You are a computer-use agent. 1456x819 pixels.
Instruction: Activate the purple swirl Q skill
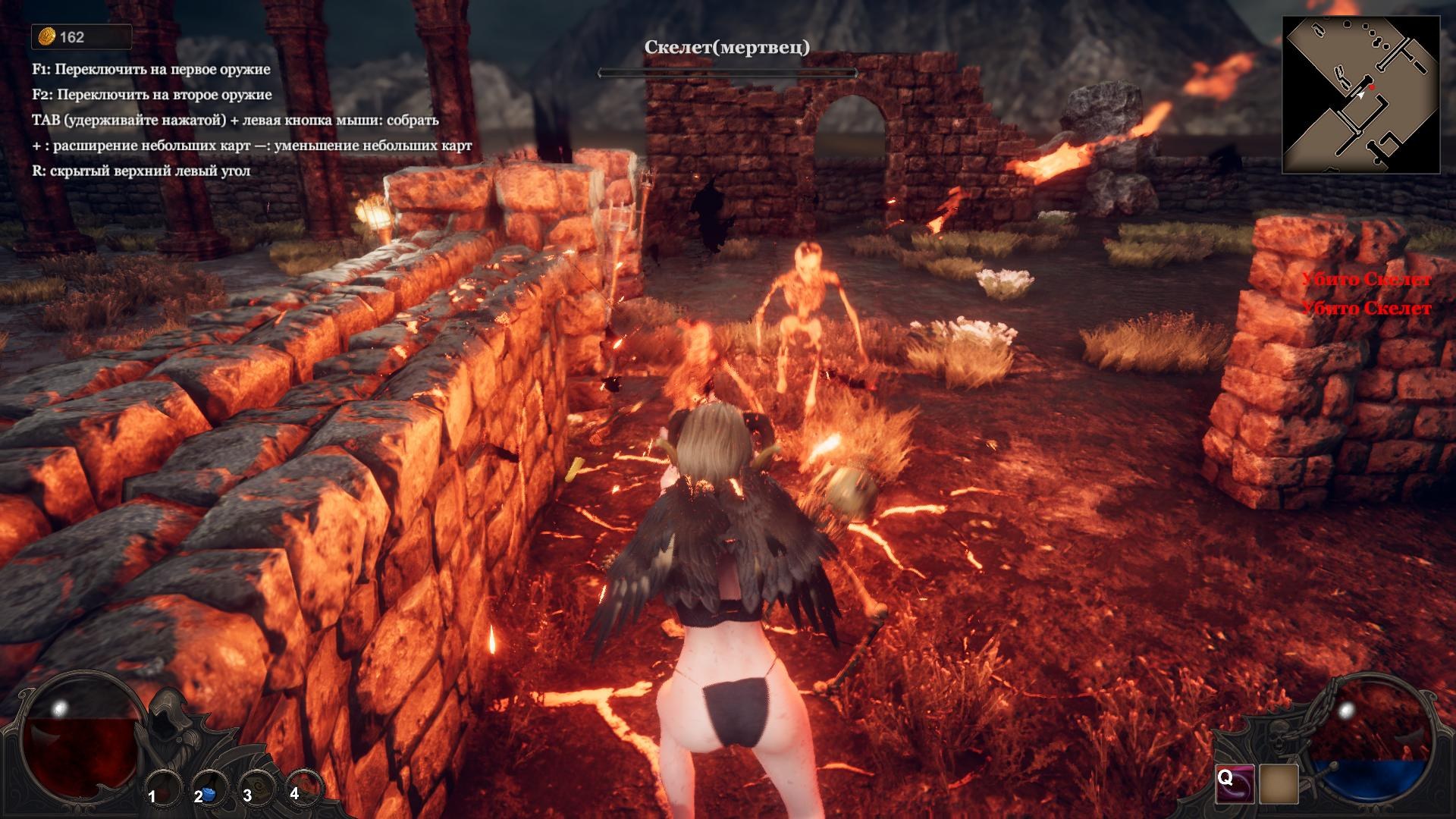(1234, 783)
